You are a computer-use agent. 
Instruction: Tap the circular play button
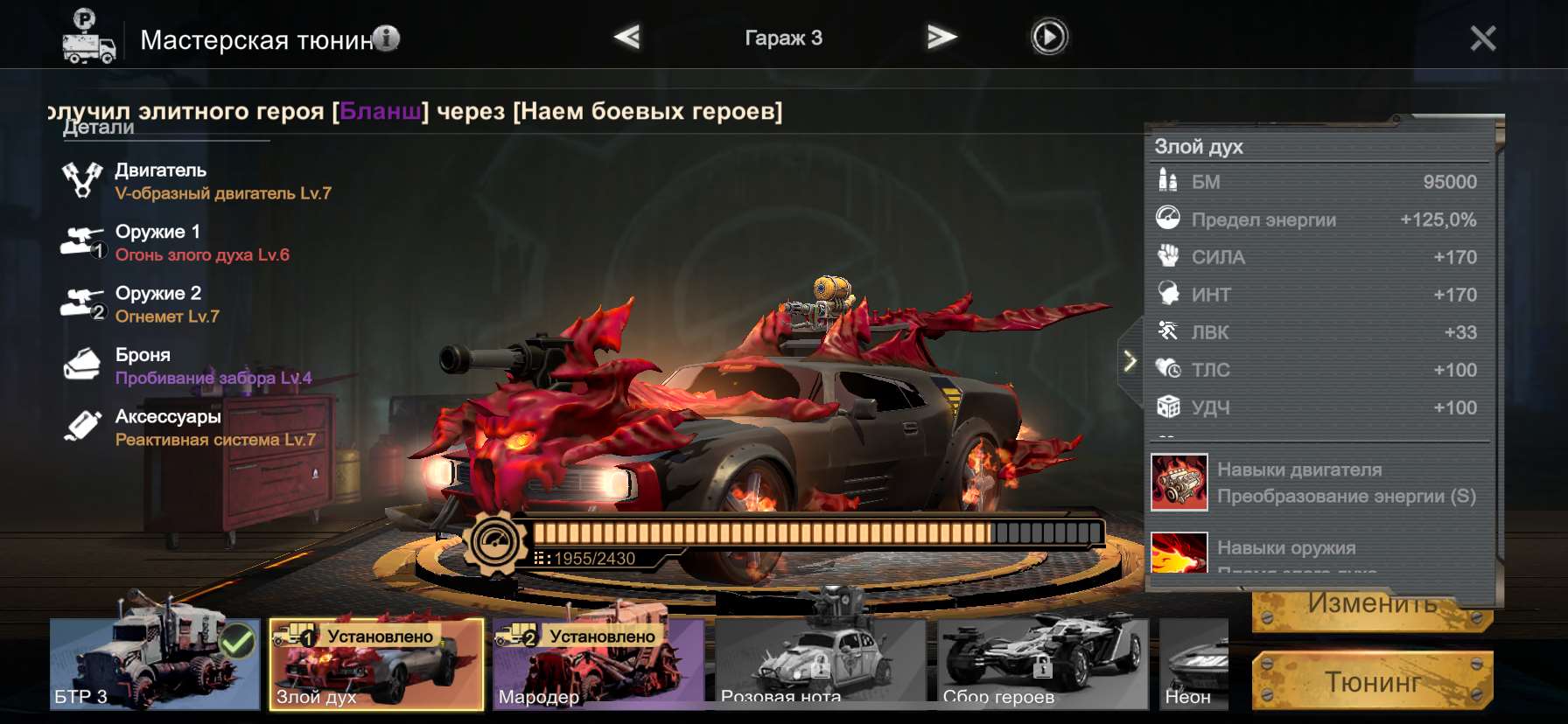pos(1048,38)
